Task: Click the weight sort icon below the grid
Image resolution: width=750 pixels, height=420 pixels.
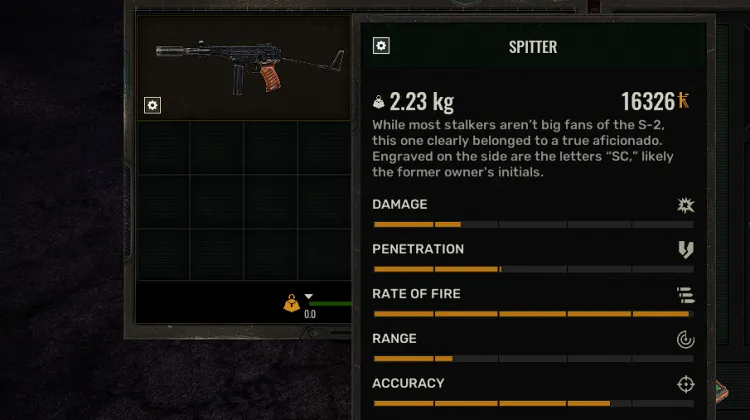Action: click(291, 301)
